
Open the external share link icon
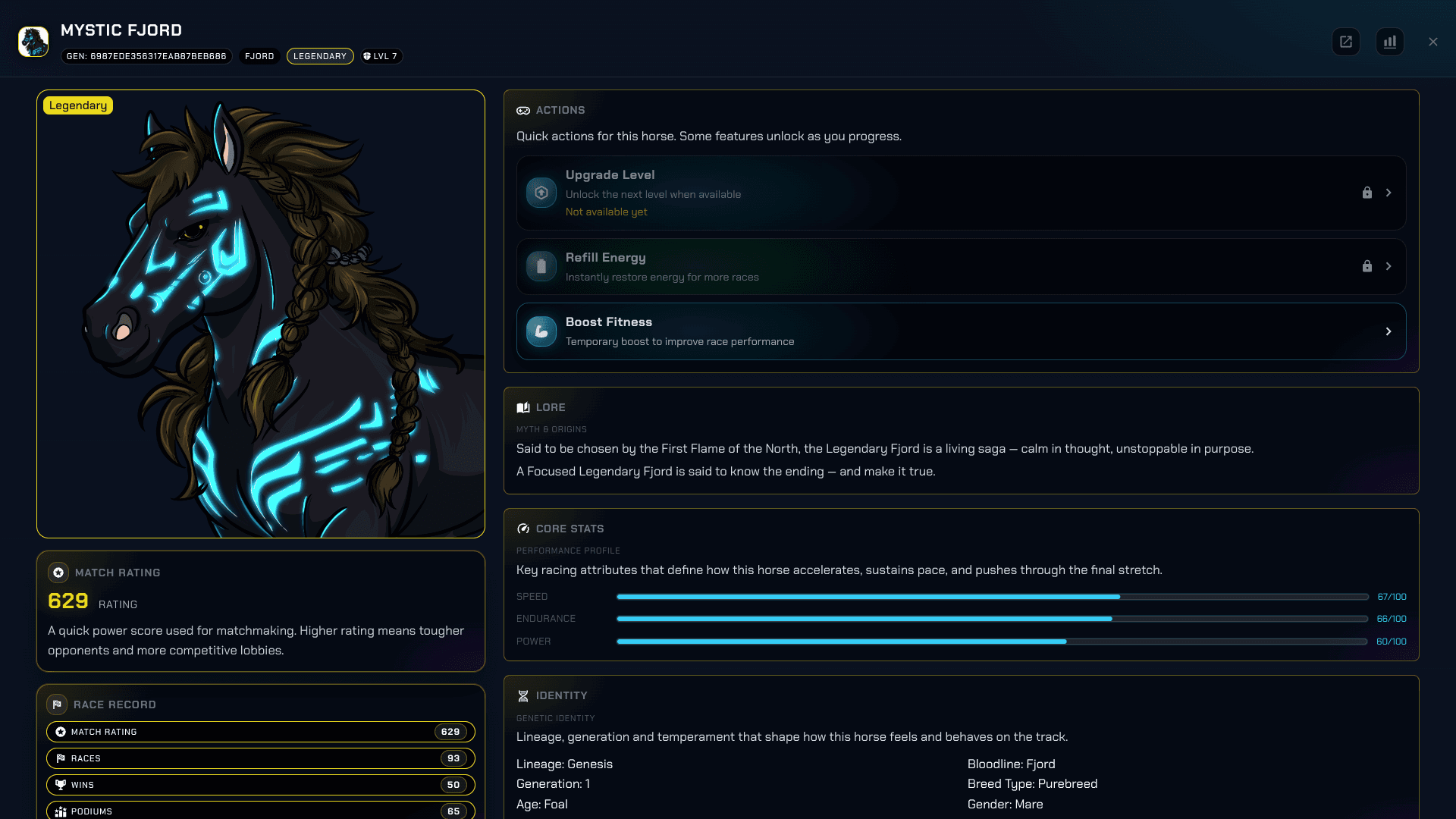[1346, 42]
